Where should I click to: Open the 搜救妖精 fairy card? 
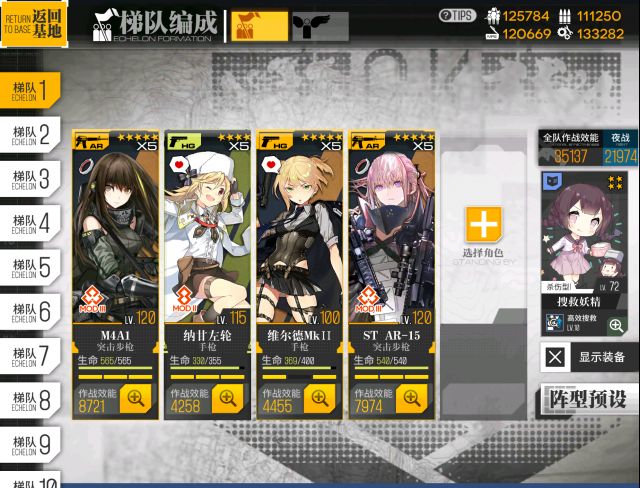coord(588,250)
